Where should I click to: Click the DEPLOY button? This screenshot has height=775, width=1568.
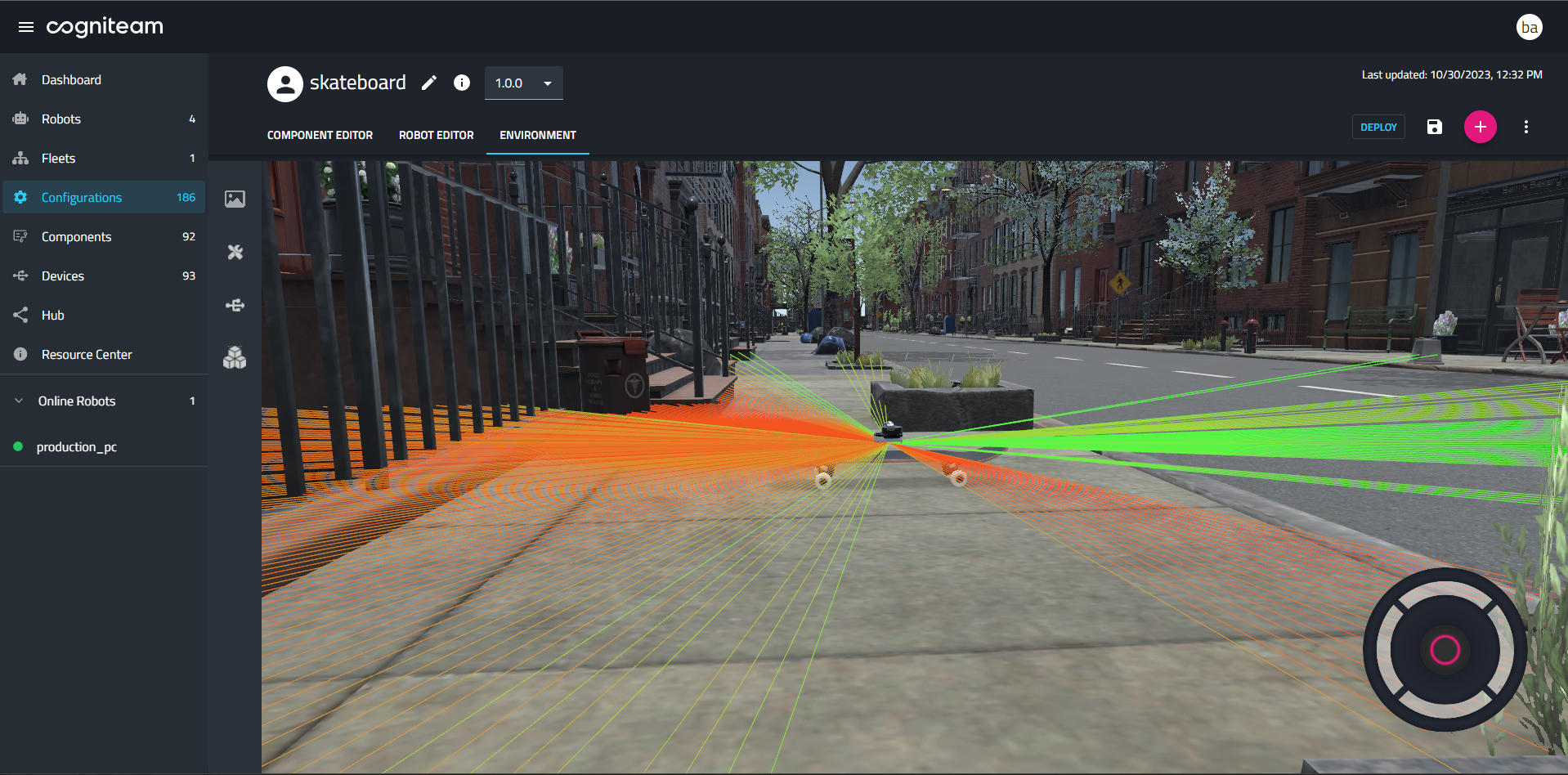1378,127
